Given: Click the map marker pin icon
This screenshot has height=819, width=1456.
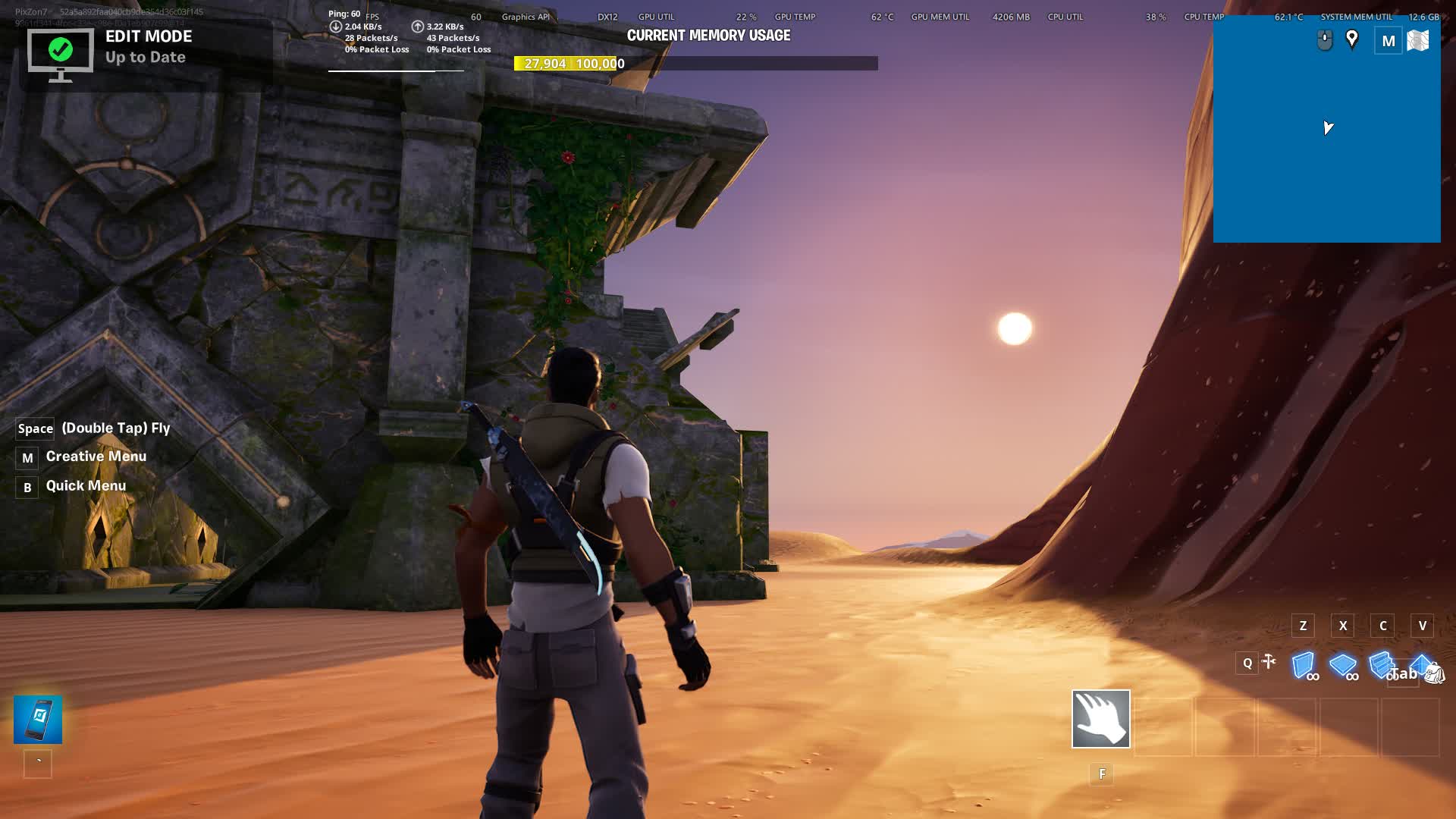Looking at the screenshot, I should coord(1351,39).
